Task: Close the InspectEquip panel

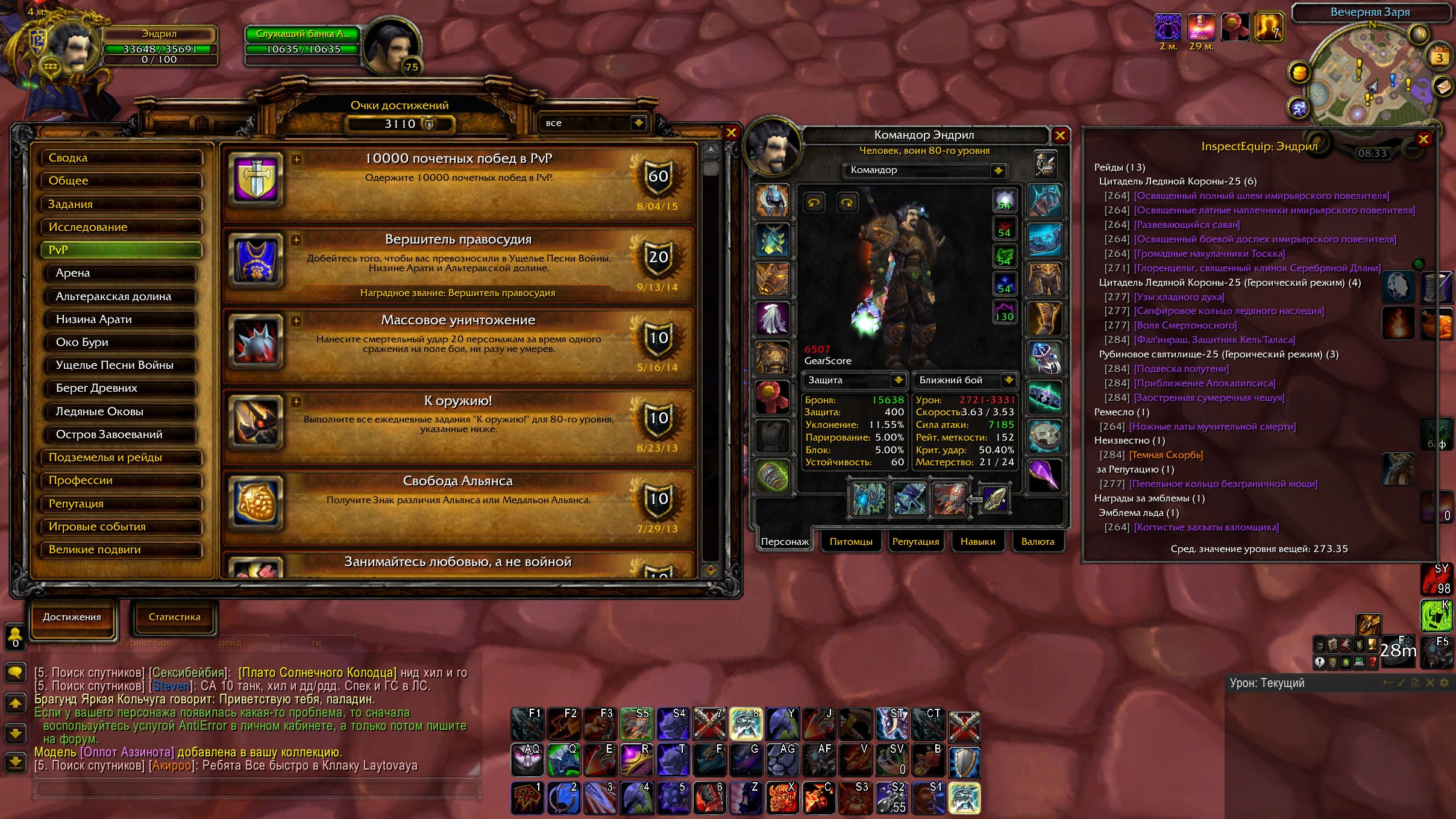Action: pyautogui.click(x=1423, y=139)
